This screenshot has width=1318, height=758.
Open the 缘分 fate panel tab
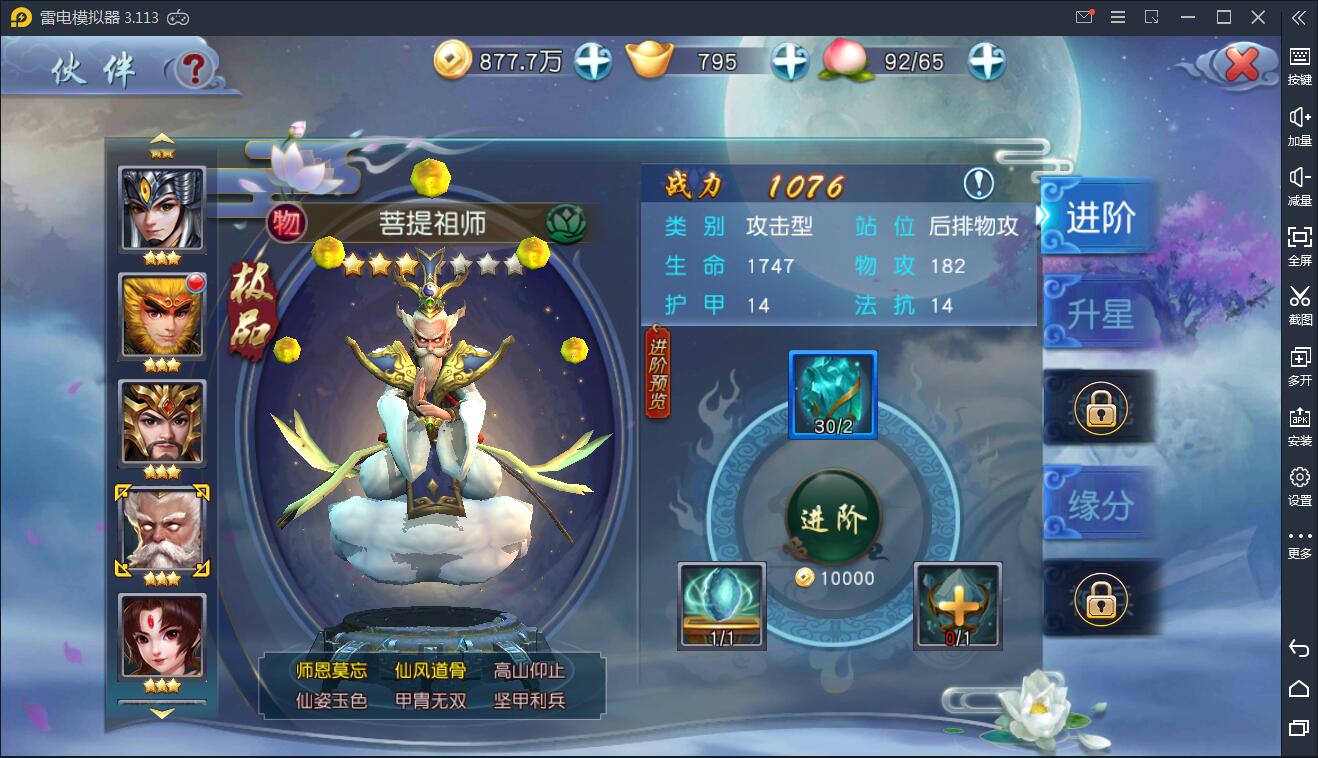point(1097,506)
